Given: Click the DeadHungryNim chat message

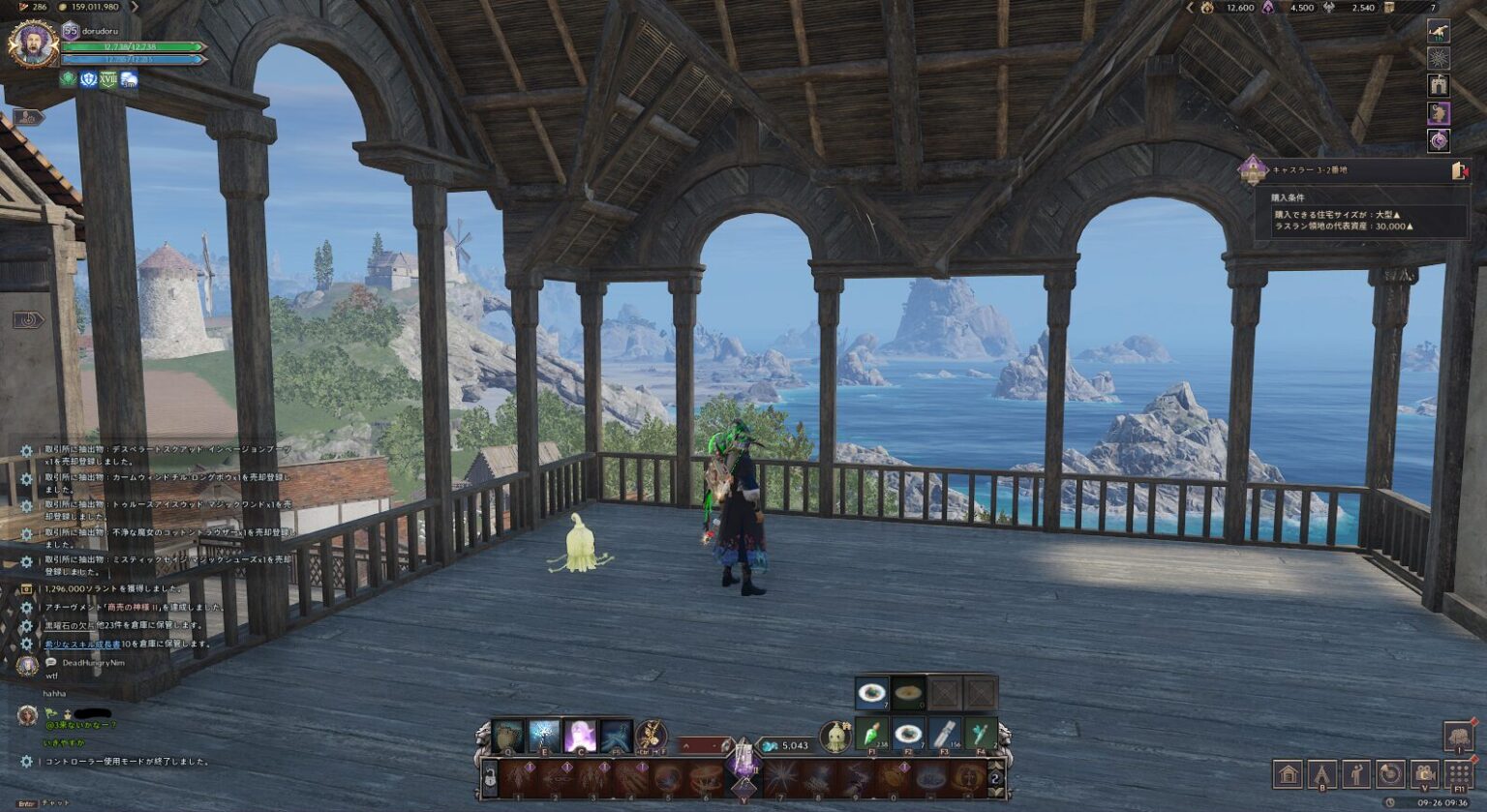Looking at the screenshot, I should click(x=93, y=663).
